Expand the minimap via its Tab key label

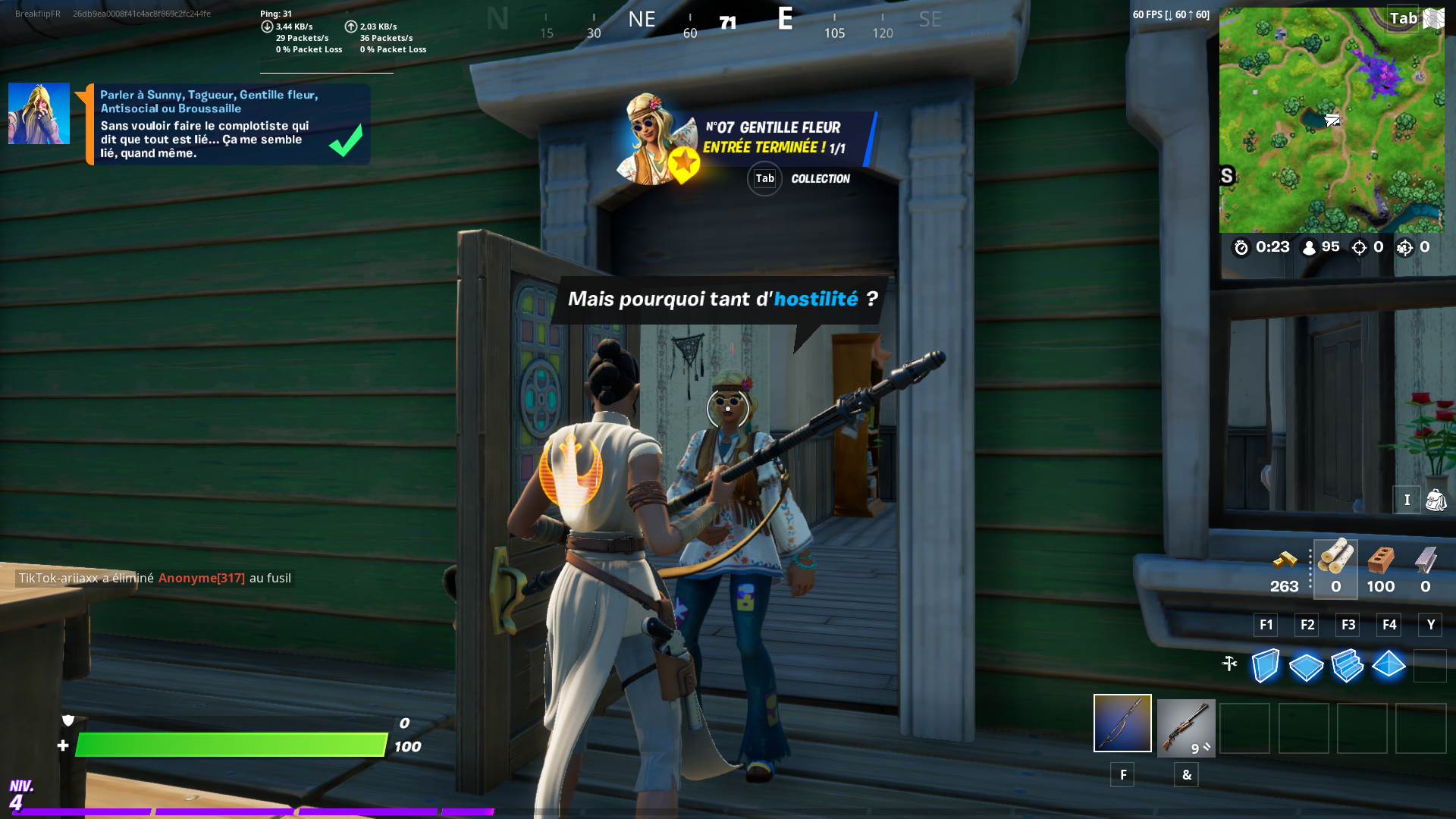[x=1404, y=18]
